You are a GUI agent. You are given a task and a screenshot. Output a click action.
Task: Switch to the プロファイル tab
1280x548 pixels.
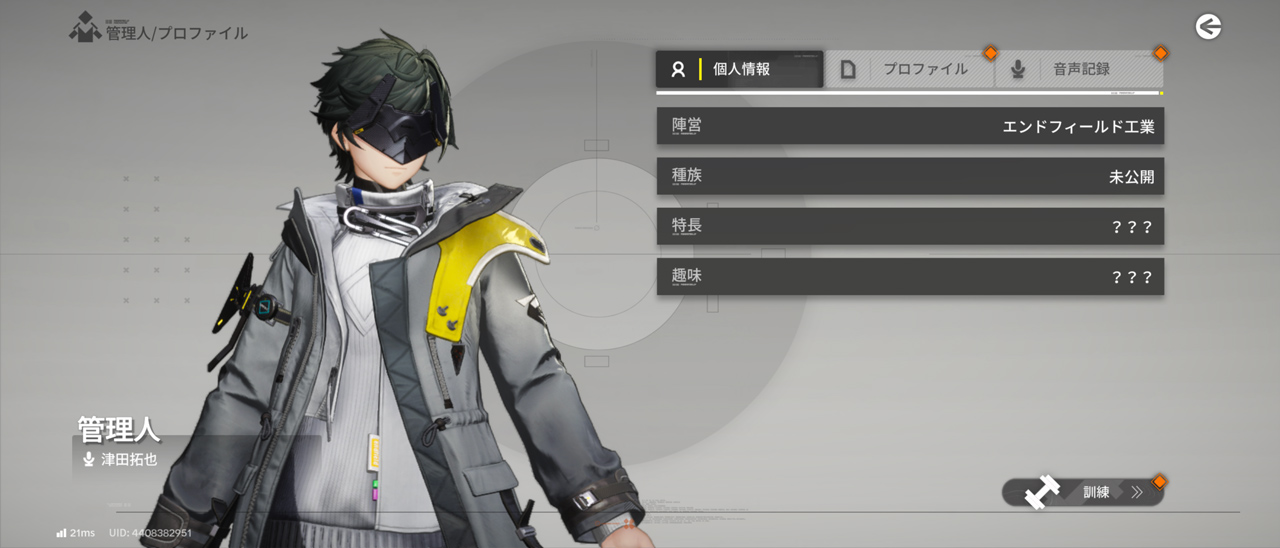click(x=910, y=69)
